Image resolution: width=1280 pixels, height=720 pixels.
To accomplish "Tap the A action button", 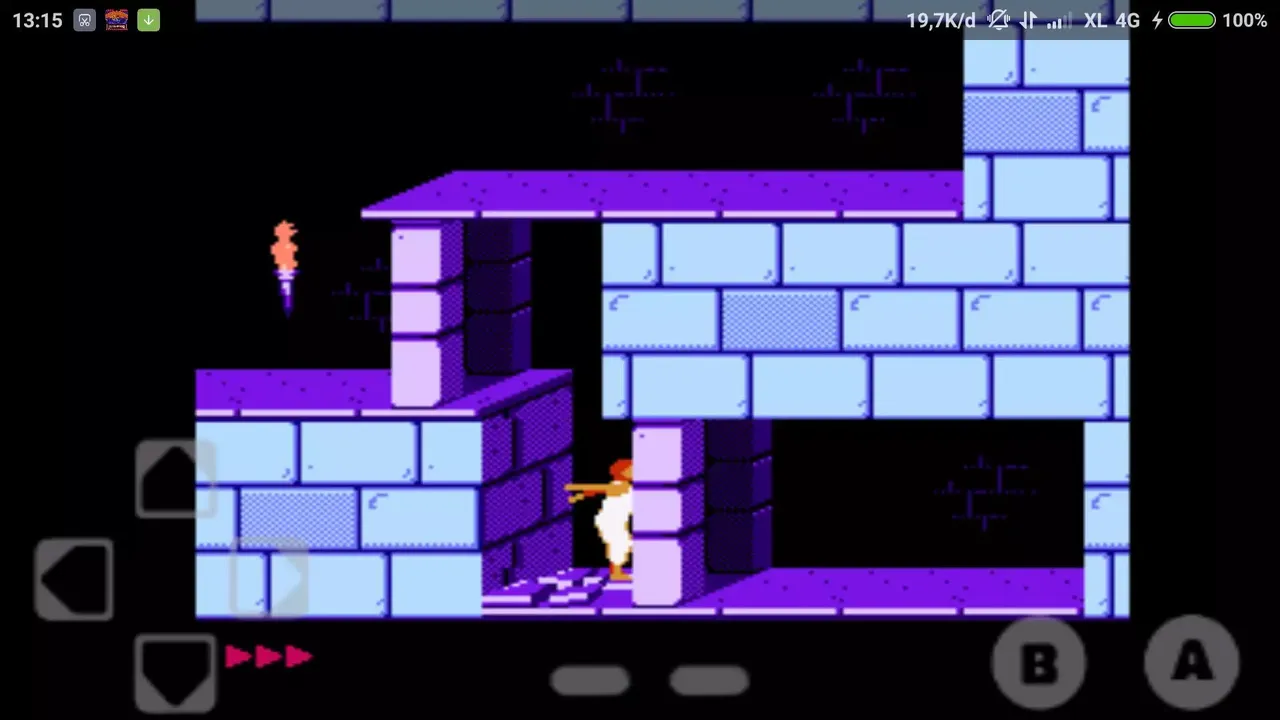I will (1191, 662).
